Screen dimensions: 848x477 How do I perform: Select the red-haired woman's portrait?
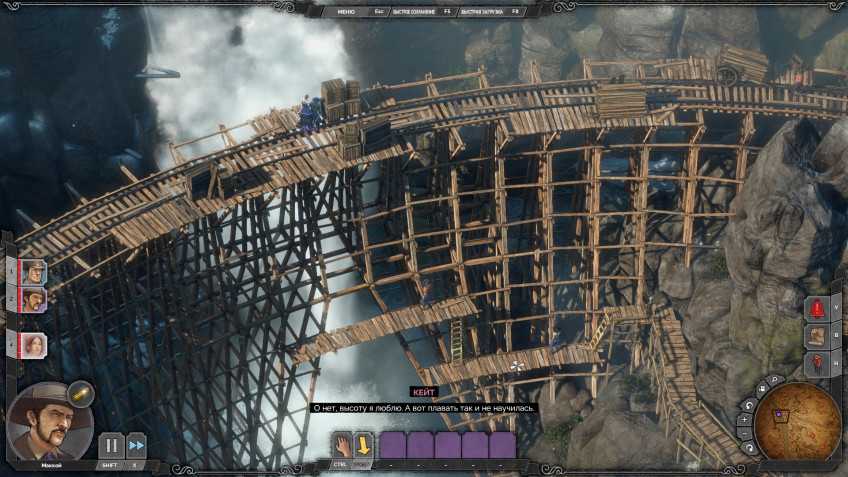33,346
